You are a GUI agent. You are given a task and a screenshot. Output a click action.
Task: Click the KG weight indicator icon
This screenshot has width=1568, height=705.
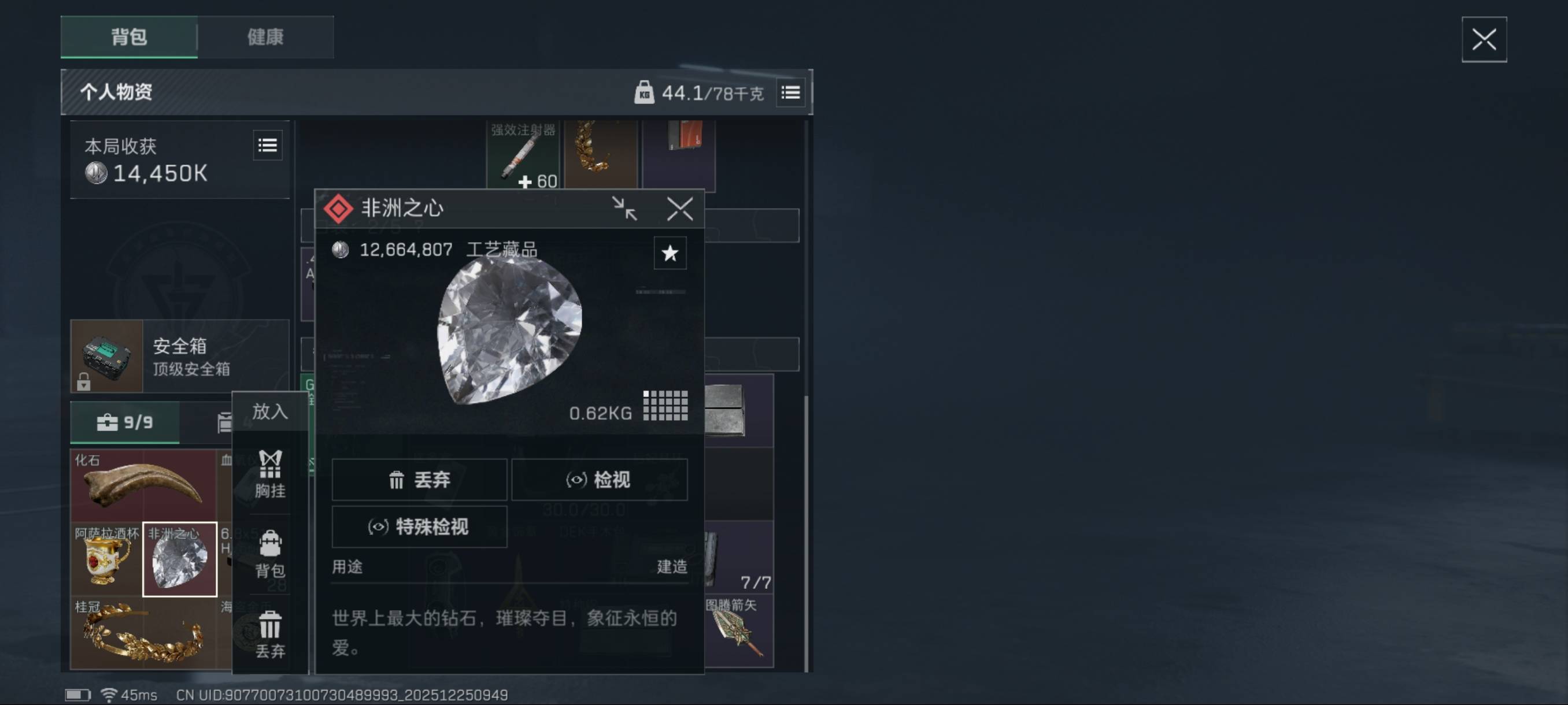(645, 92)
